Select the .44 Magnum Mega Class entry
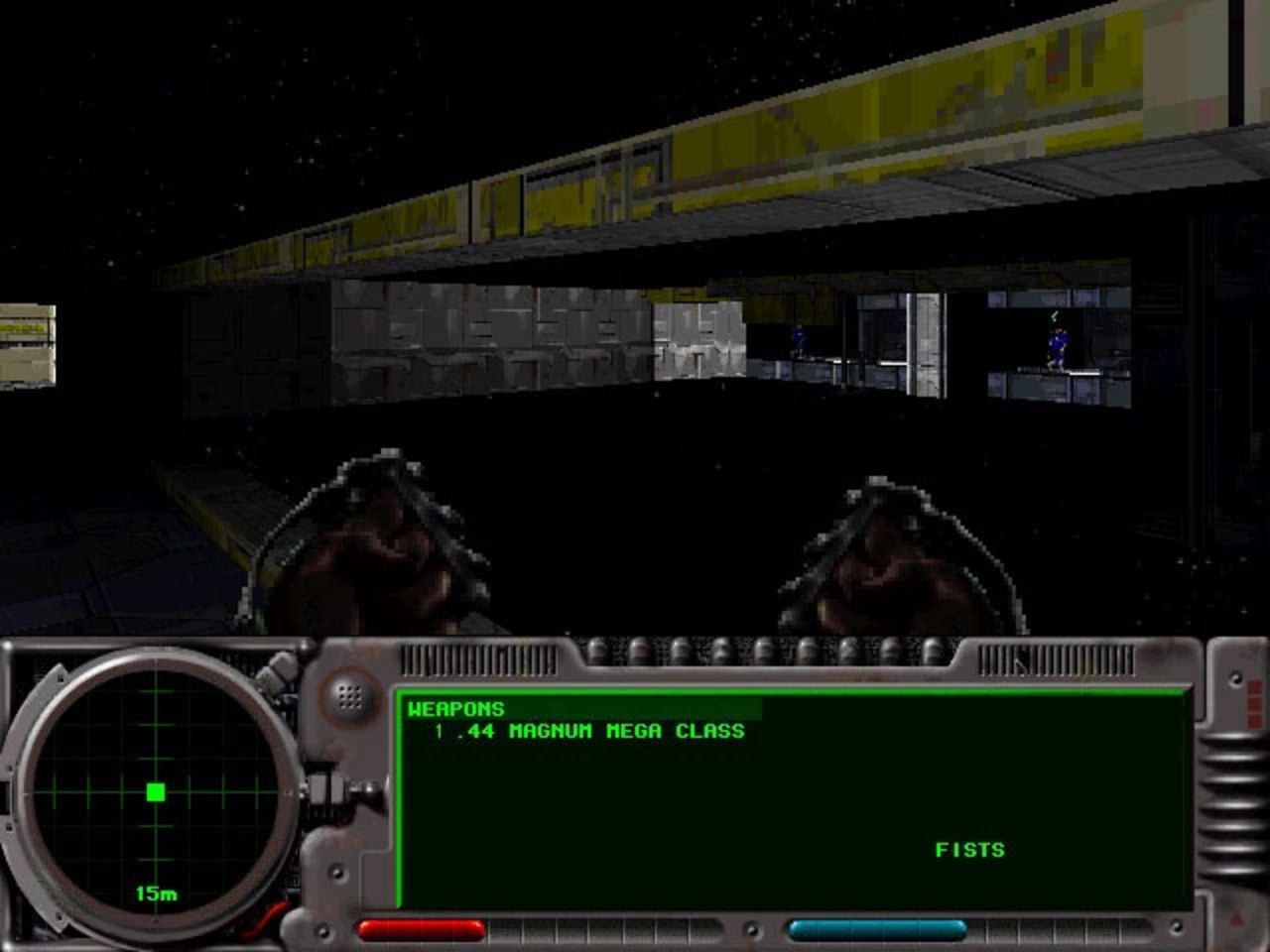 (x=589, y=732)
